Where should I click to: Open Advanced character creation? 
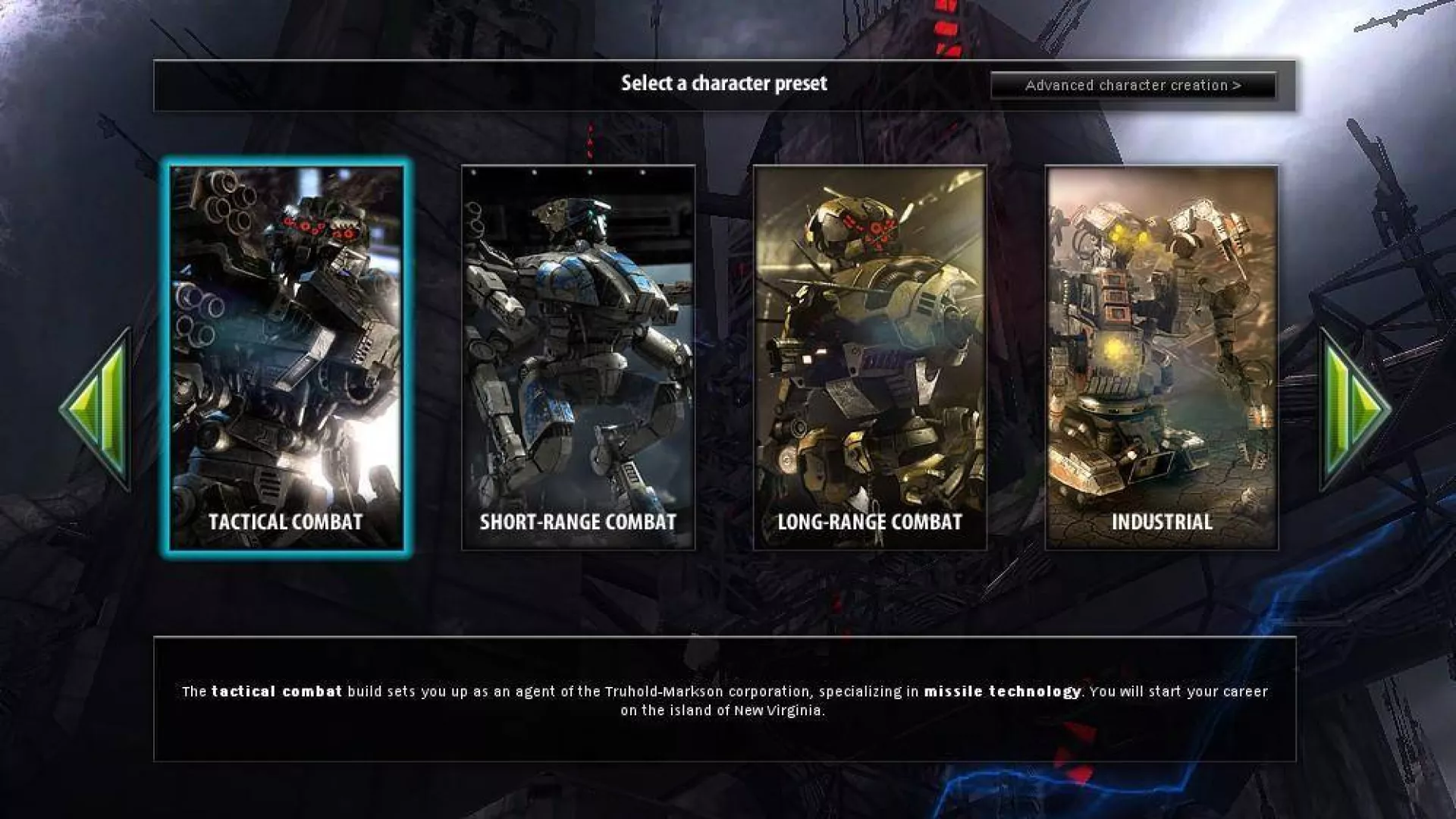(x=1133, y=86)
